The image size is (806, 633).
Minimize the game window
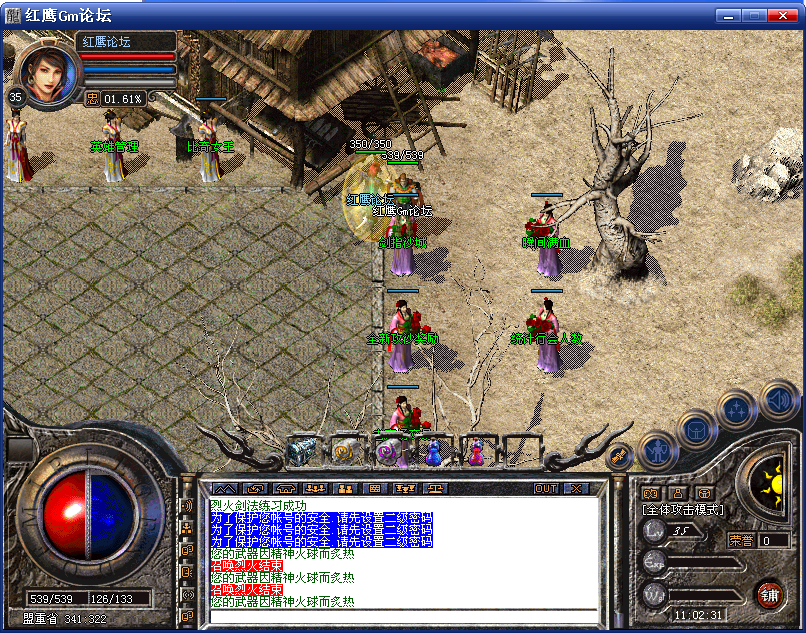click(x=729, y=15)
